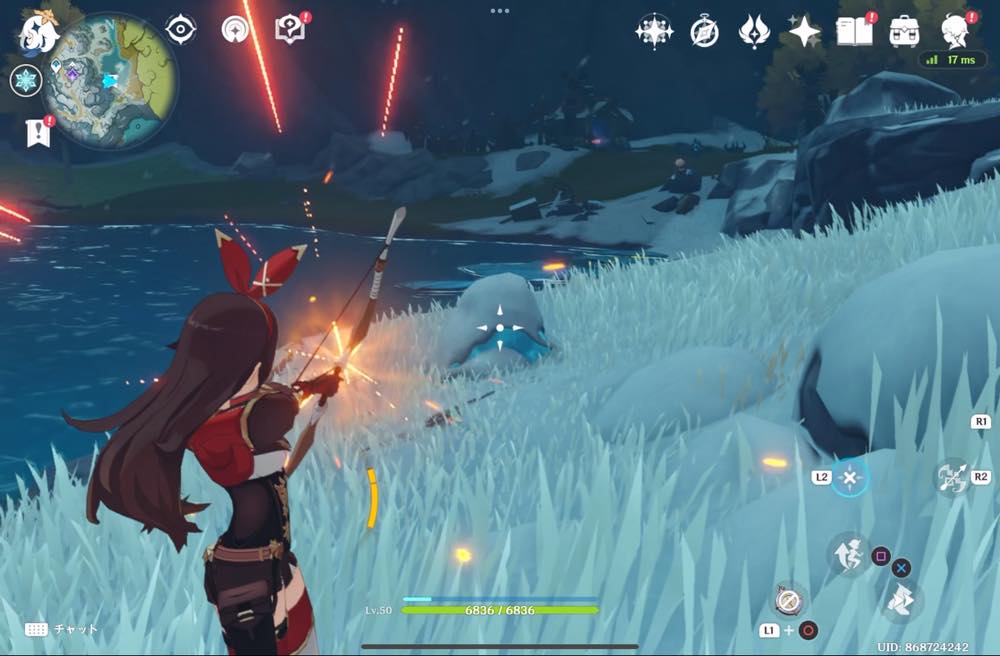Toggle the eye-shaped elemental sight icon

(180, 30)
